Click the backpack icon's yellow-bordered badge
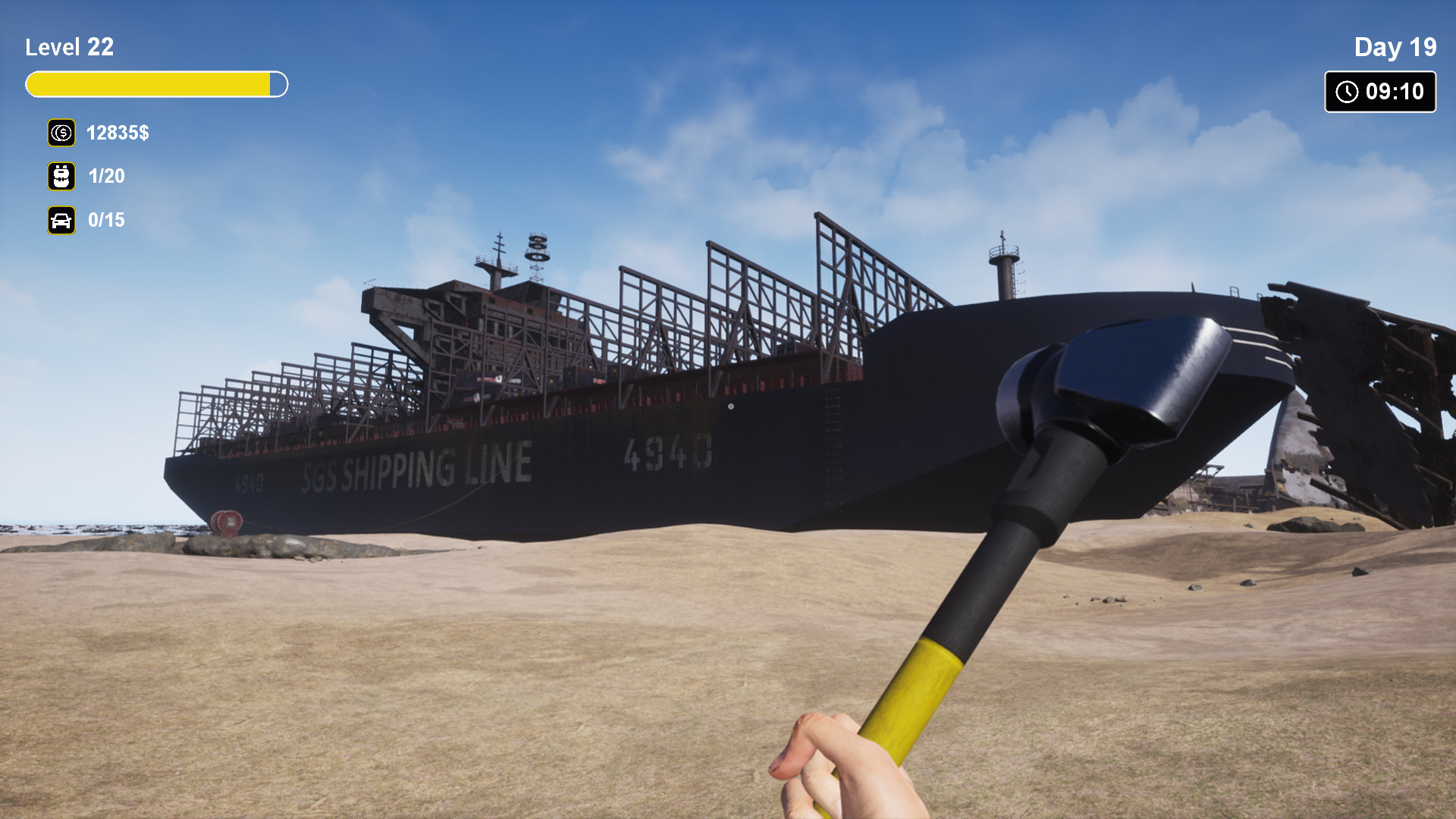This screenshot has width=1456, height=819. (x=61, y=177)
